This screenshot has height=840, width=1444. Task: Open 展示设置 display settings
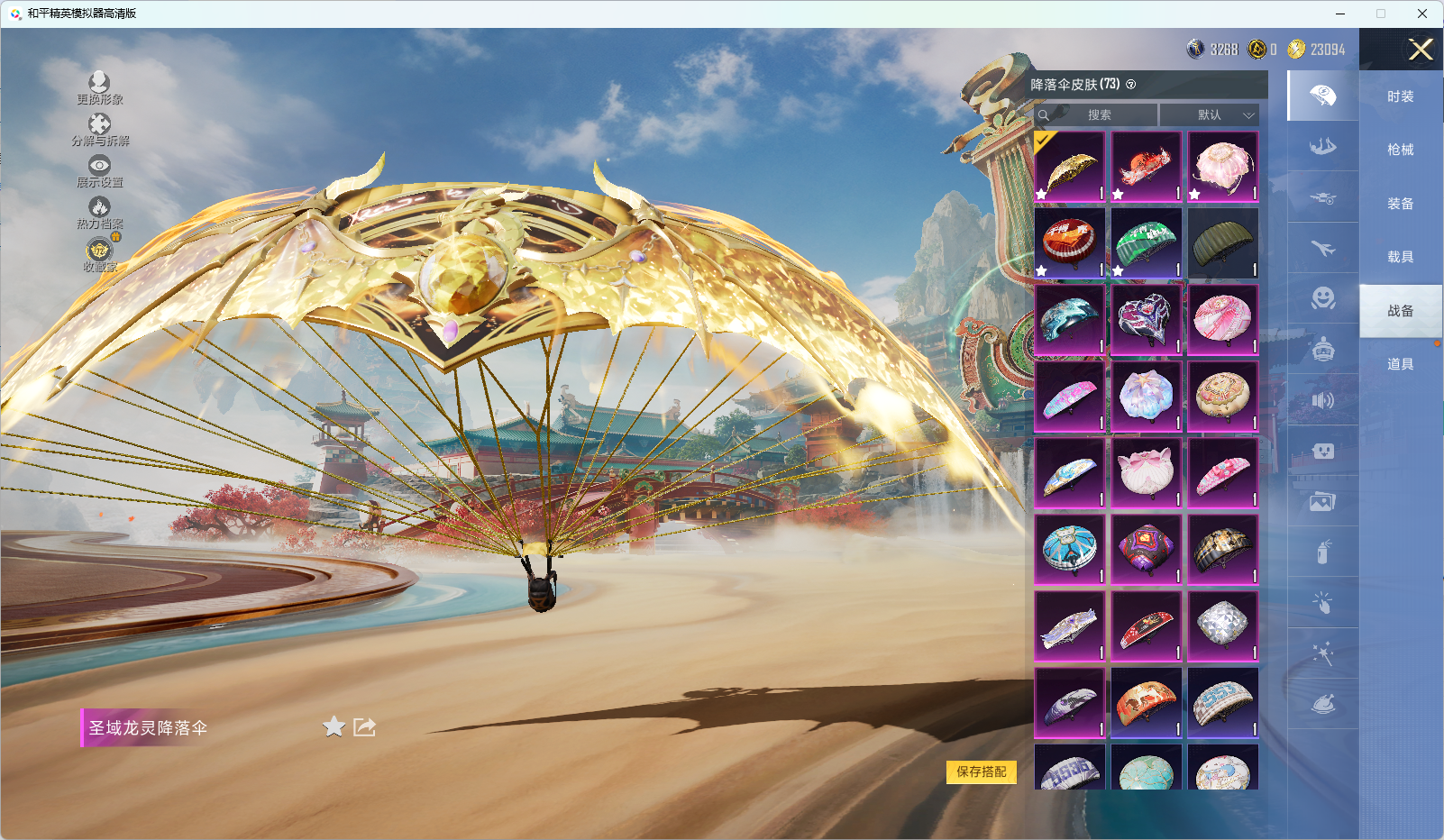pos(99,170)
